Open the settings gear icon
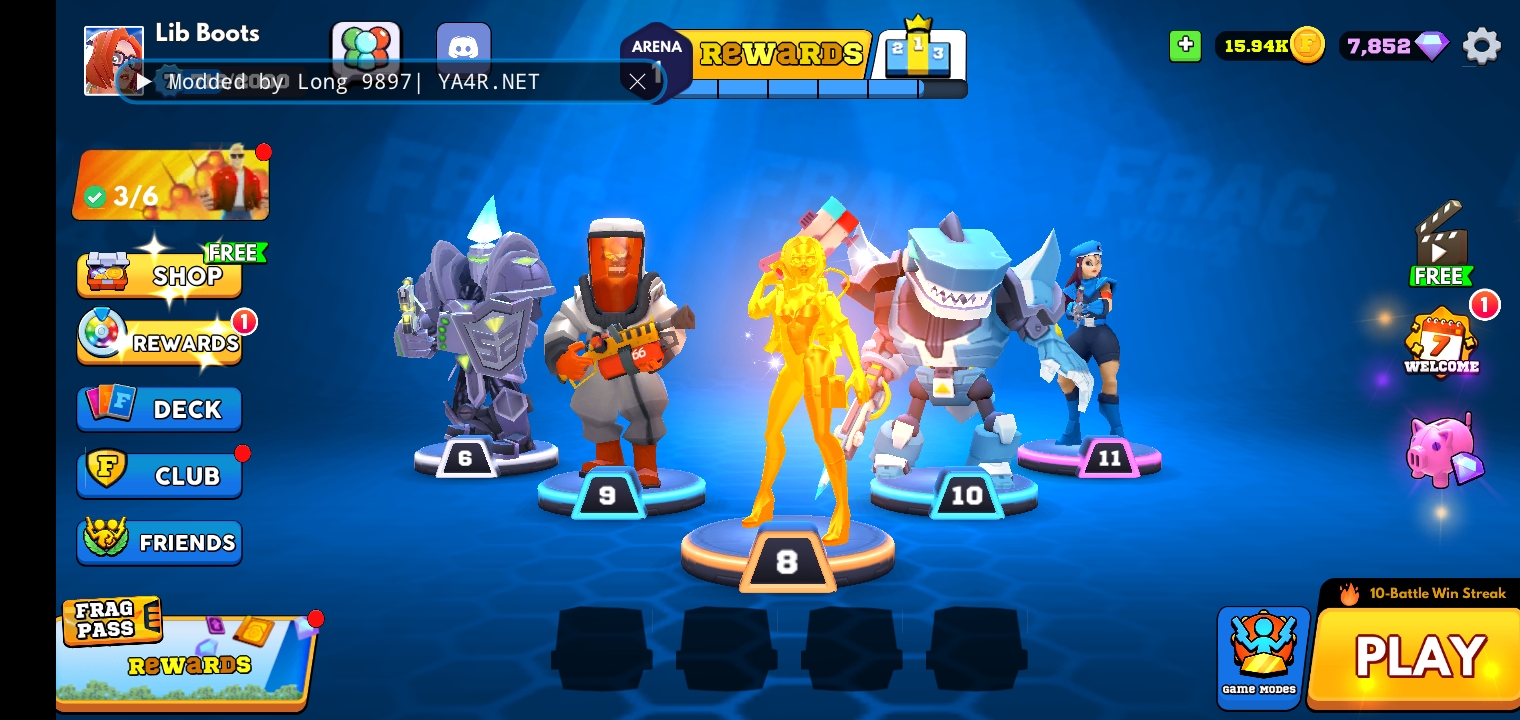 (x=1481, y=46)
